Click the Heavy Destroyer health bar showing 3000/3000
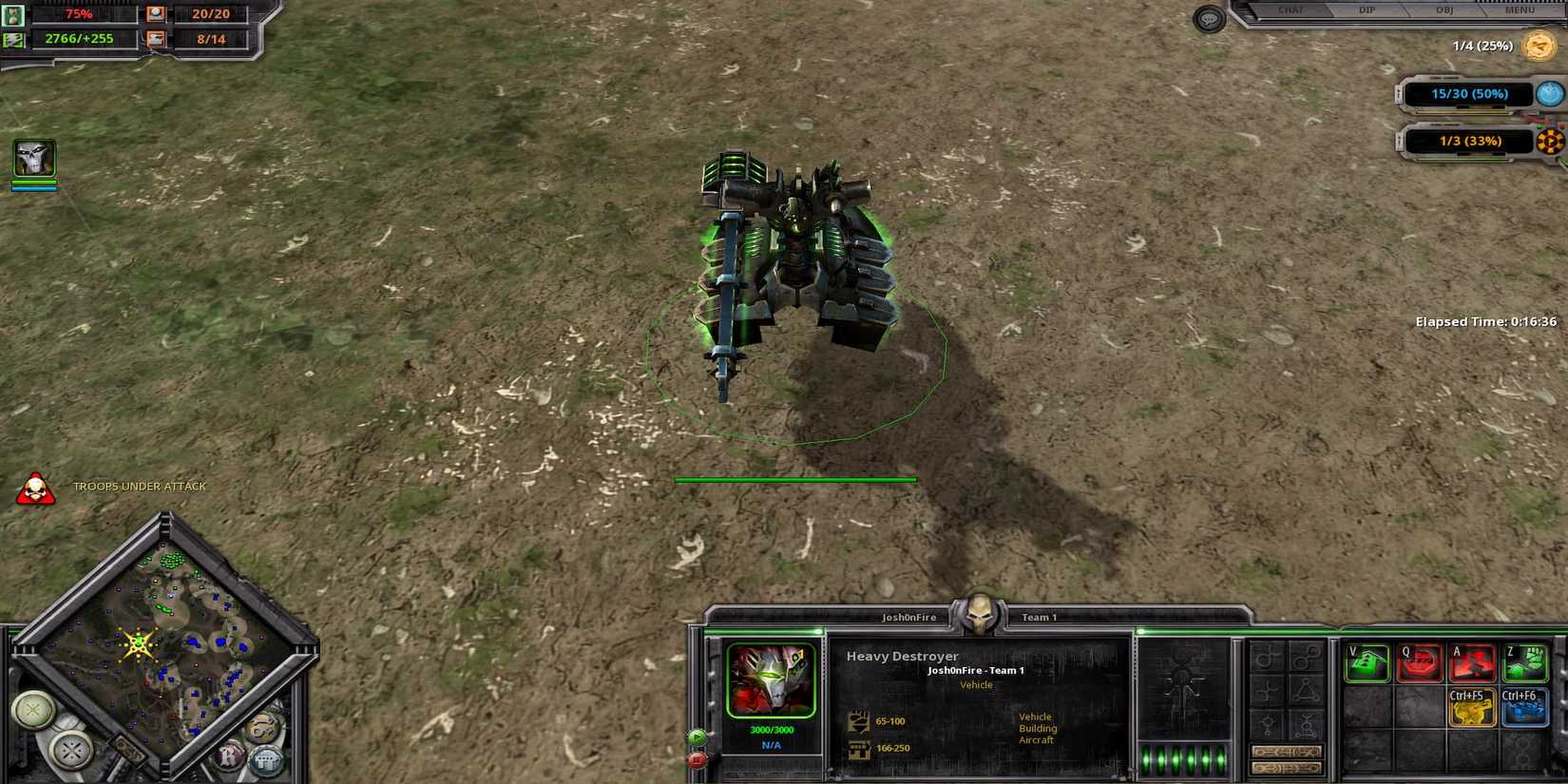The width and height of the screenshot is (1568, 784). [x=770, y=730]
